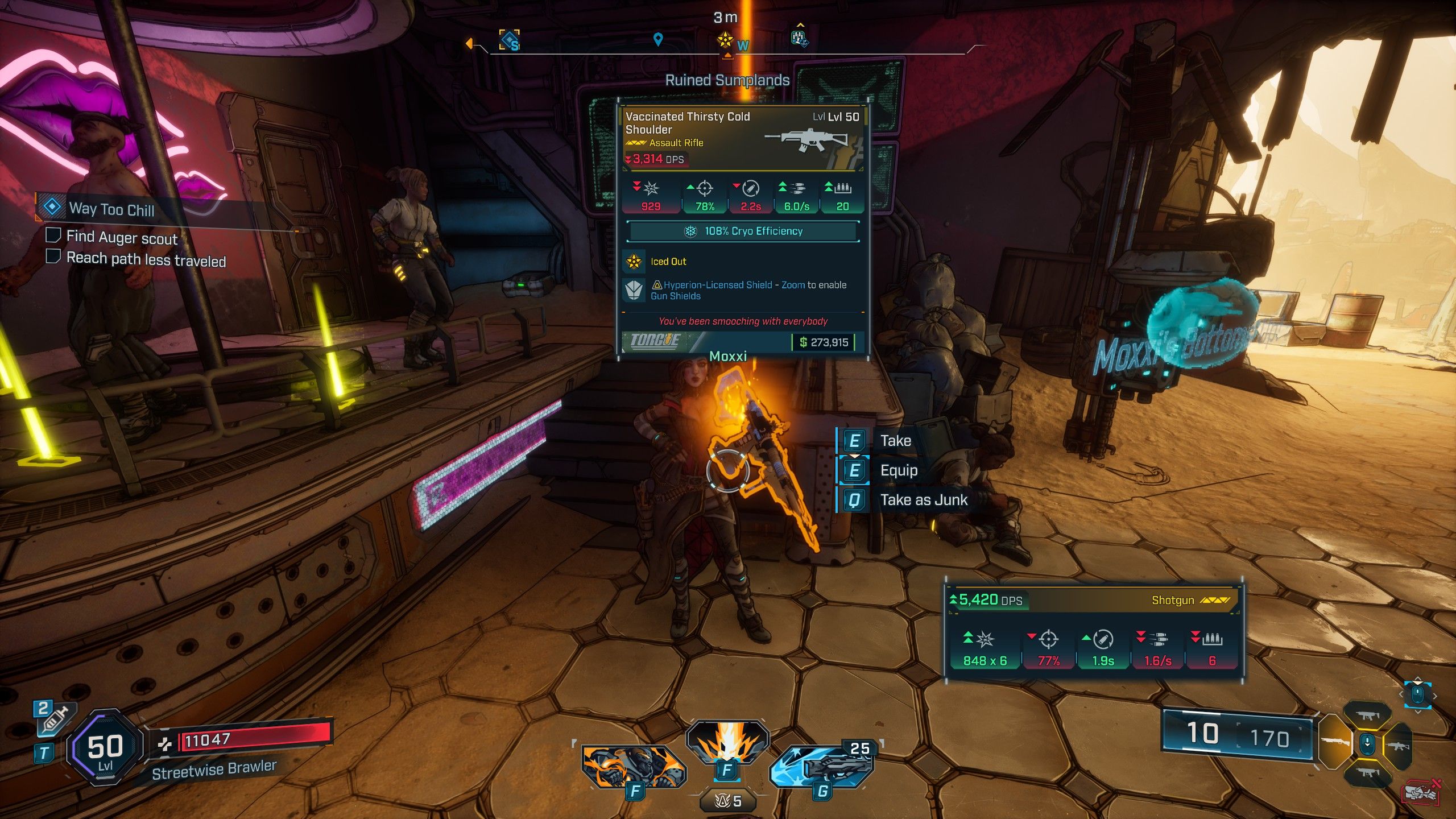The image size is (1456, 819).
Task: Select the bottom weapon slot in wheel
Action: pos(1367,773)
